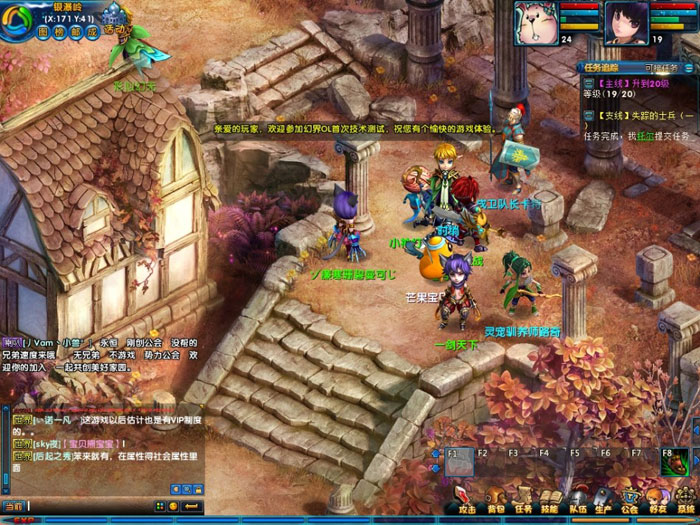Open the 活动 events icon
The height and width of the screenshot is (525, 700).
117,27
